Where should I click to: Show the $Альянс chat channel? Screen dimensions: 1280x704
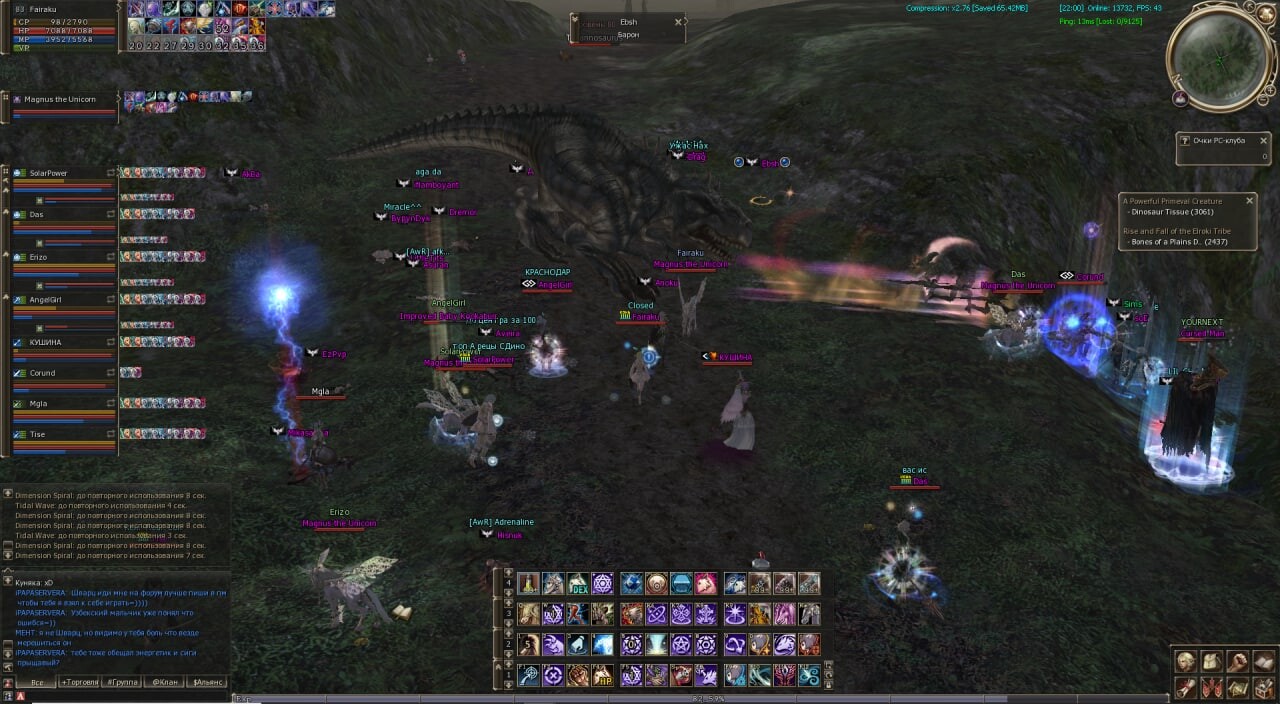208,682
